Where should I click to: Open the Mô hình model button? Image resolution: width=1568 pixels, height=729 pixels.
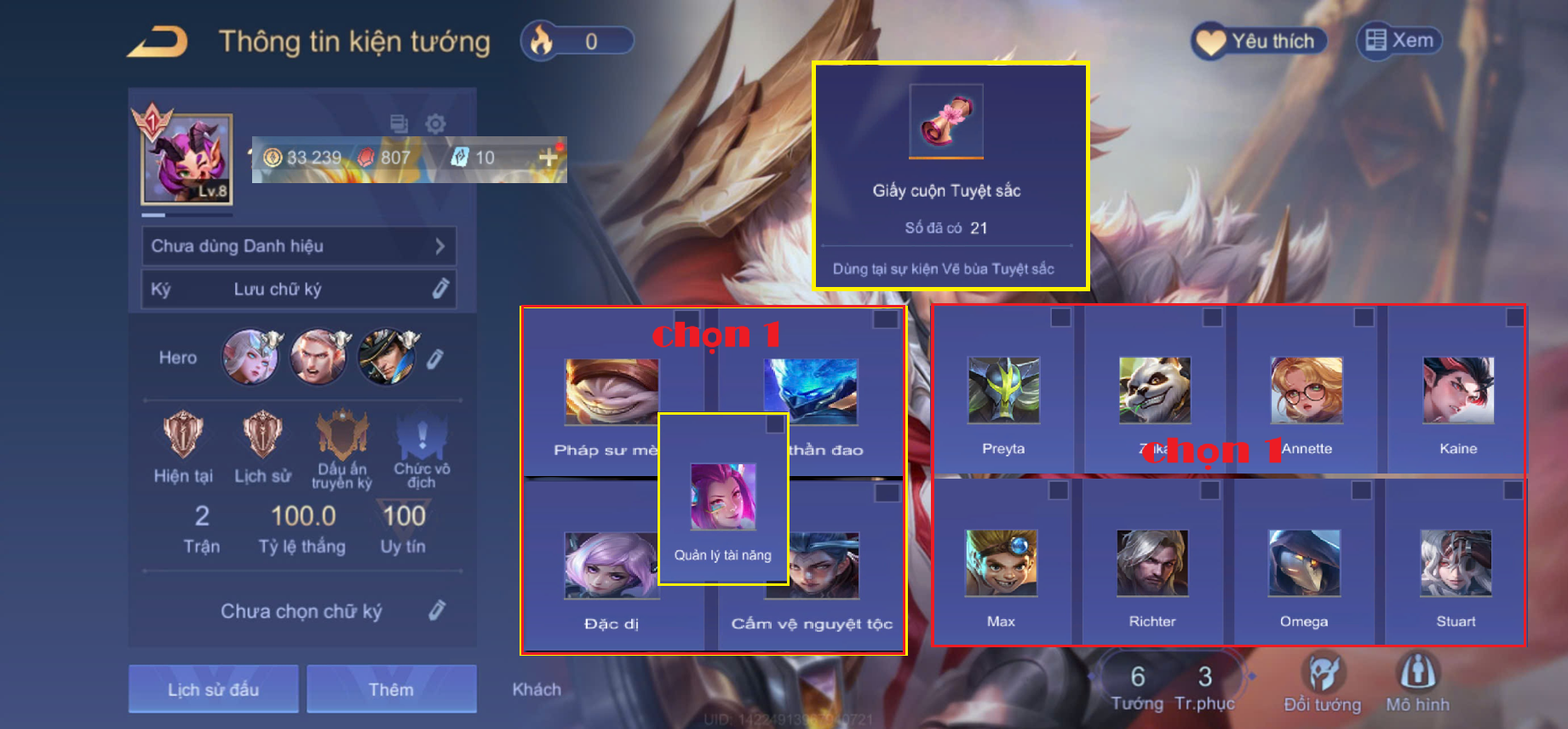[x=1417, y=681]
